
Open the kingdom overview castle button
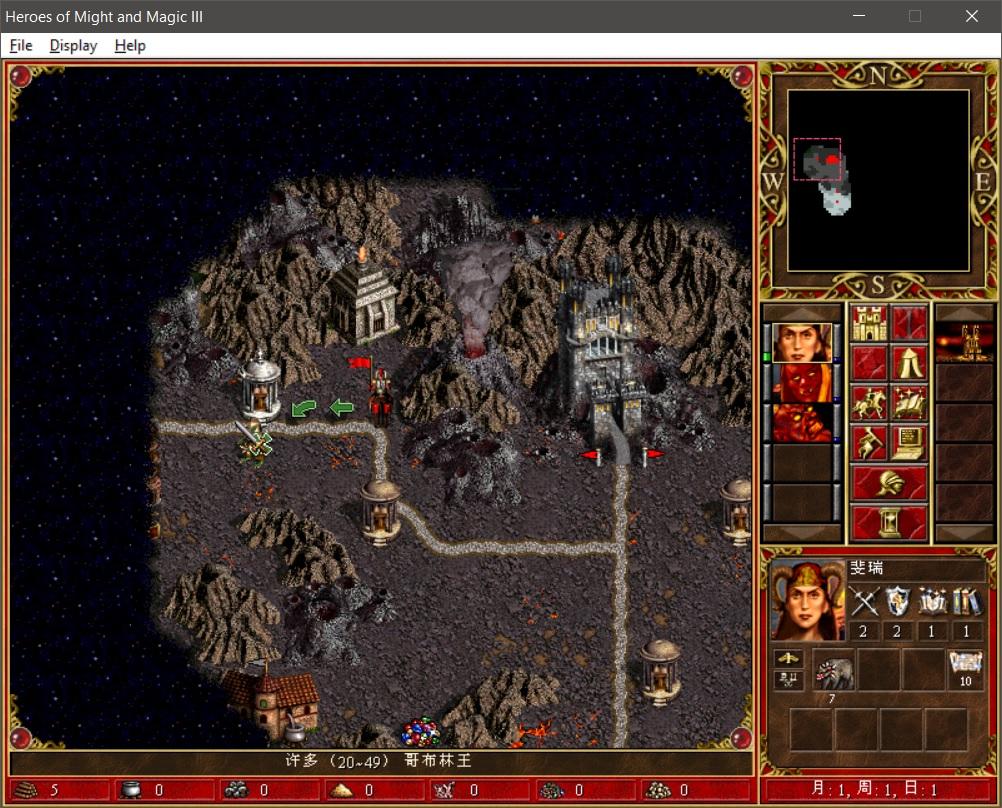tap(870, 324)
